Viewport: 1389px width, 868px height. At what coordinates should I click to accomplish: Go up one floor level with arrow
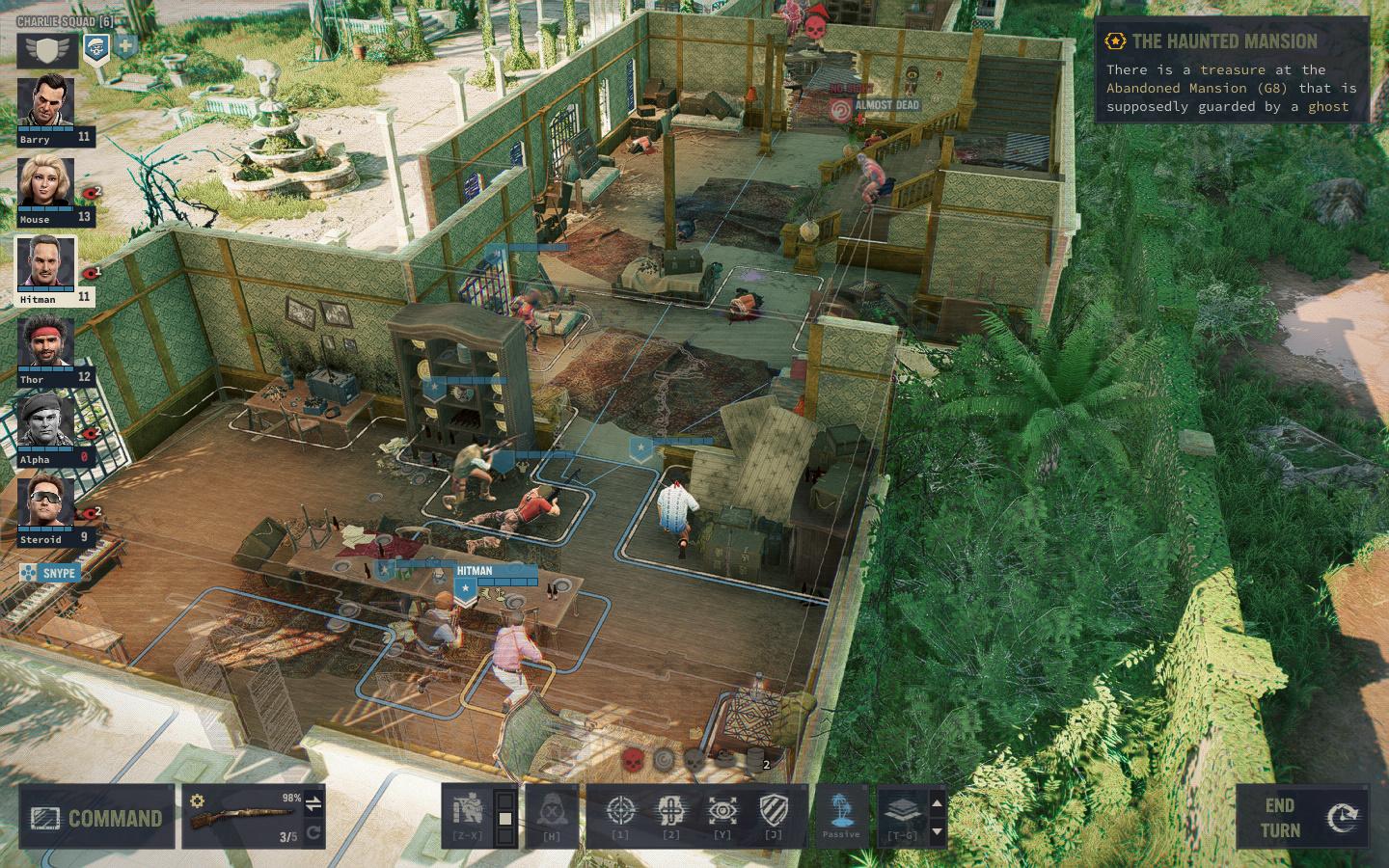point(936,802)
